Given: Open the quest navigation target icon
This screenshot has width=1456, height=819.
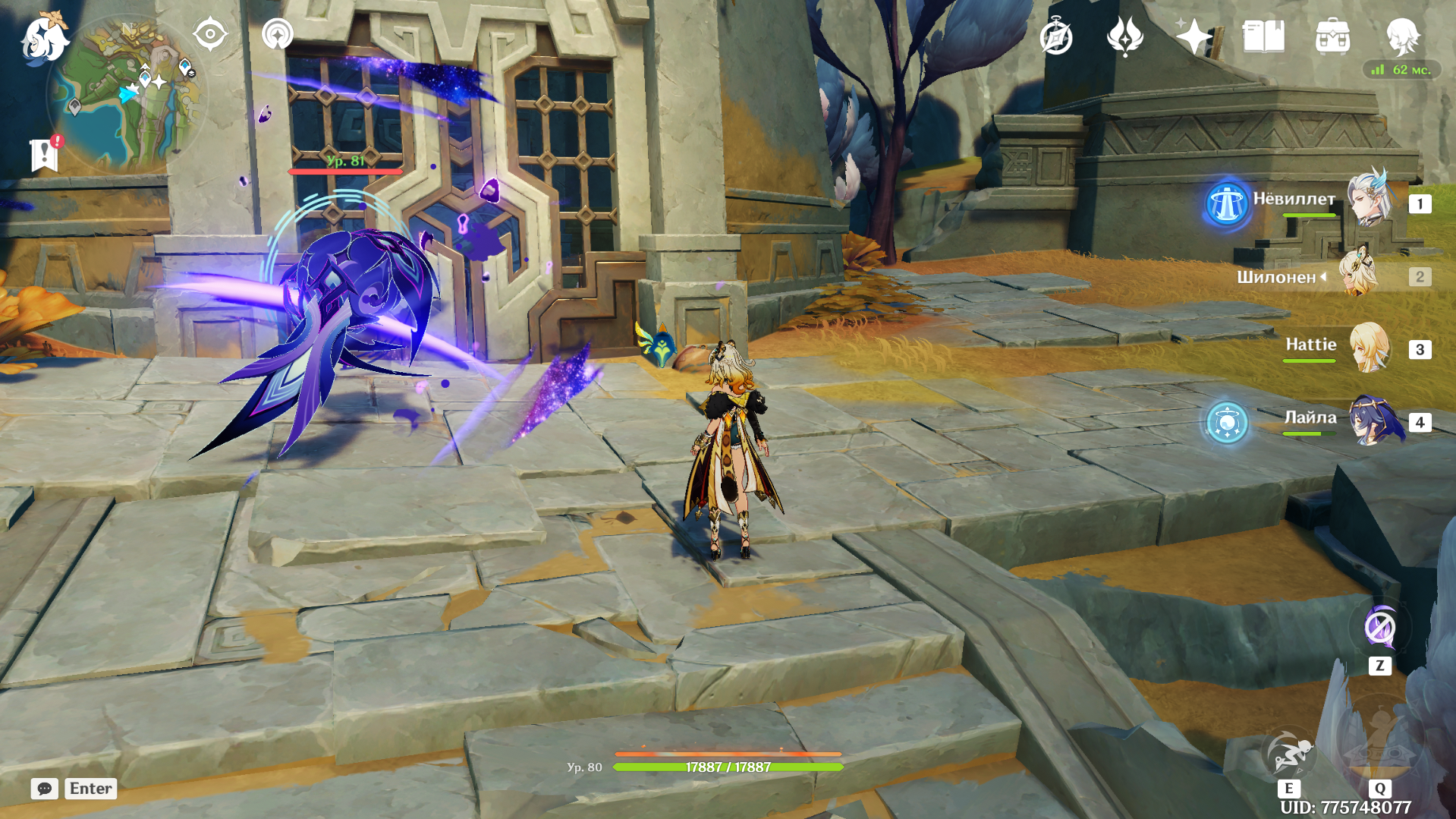Looking at the screenshot, I should [210, 35].
